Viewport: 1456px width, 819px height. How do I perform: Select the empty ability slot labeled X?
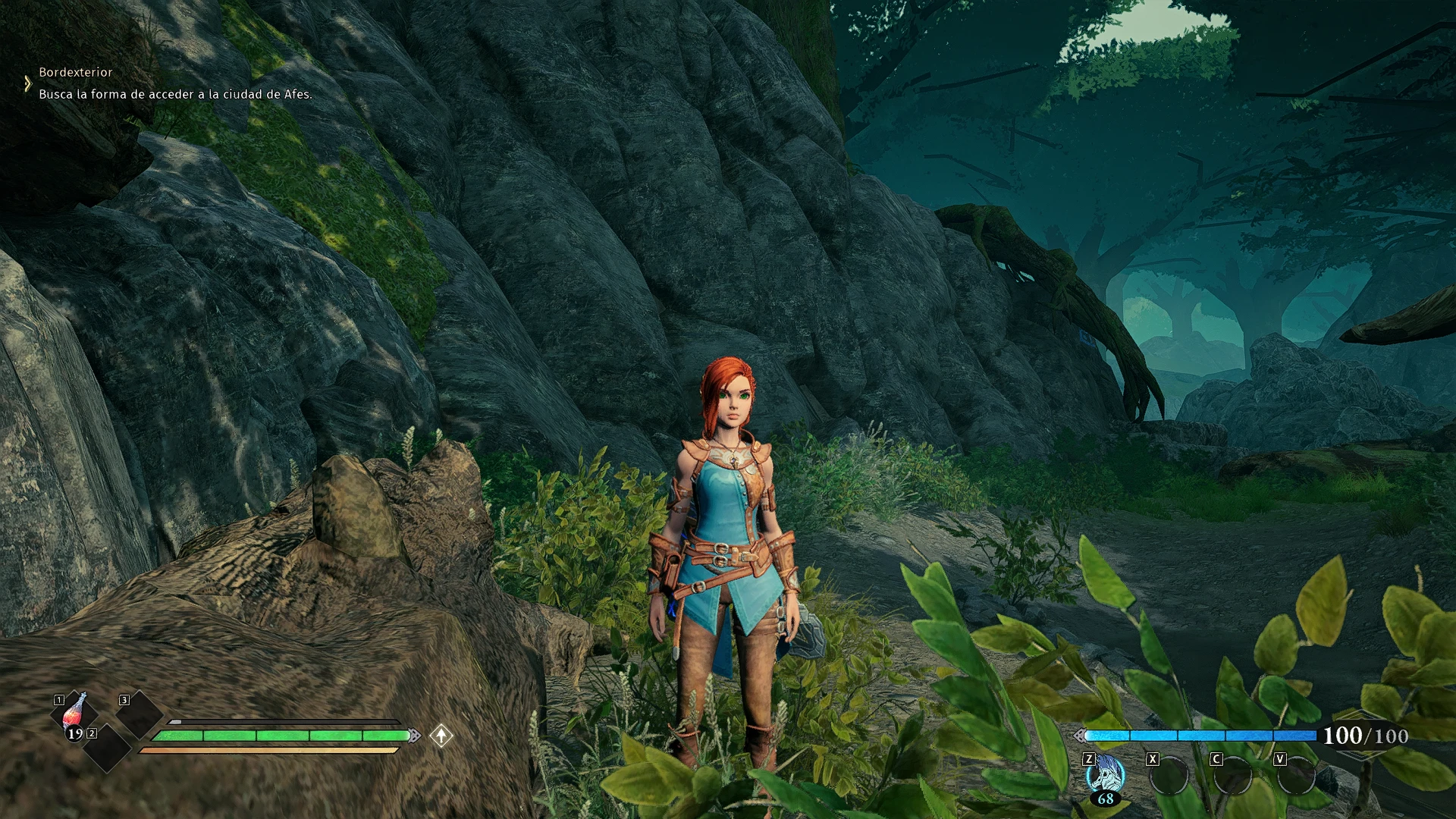point(1169,776)
